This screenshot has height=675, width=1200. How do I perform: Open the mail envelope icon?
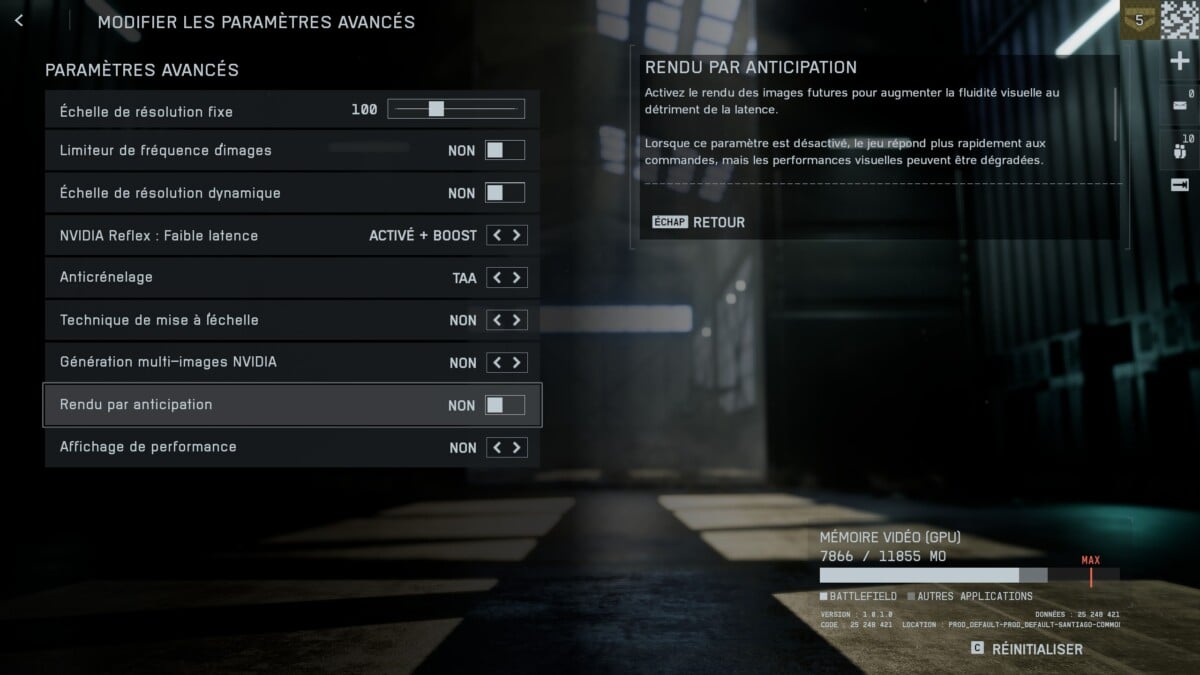1179,104
